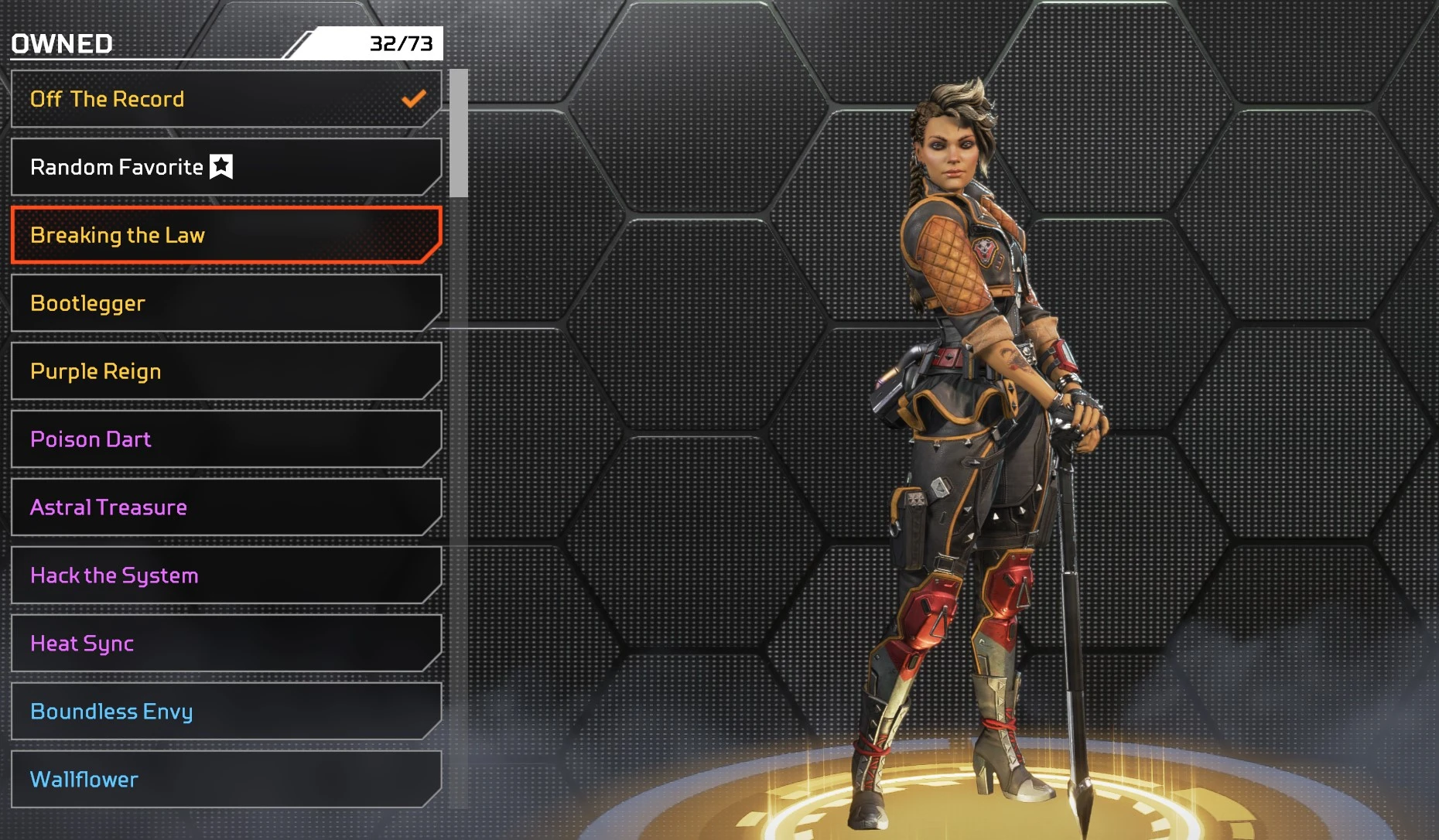Click the Breaking the Law skin
Image resolution: width=1439 pixels, height=840 pixels.
click(226, 235)
